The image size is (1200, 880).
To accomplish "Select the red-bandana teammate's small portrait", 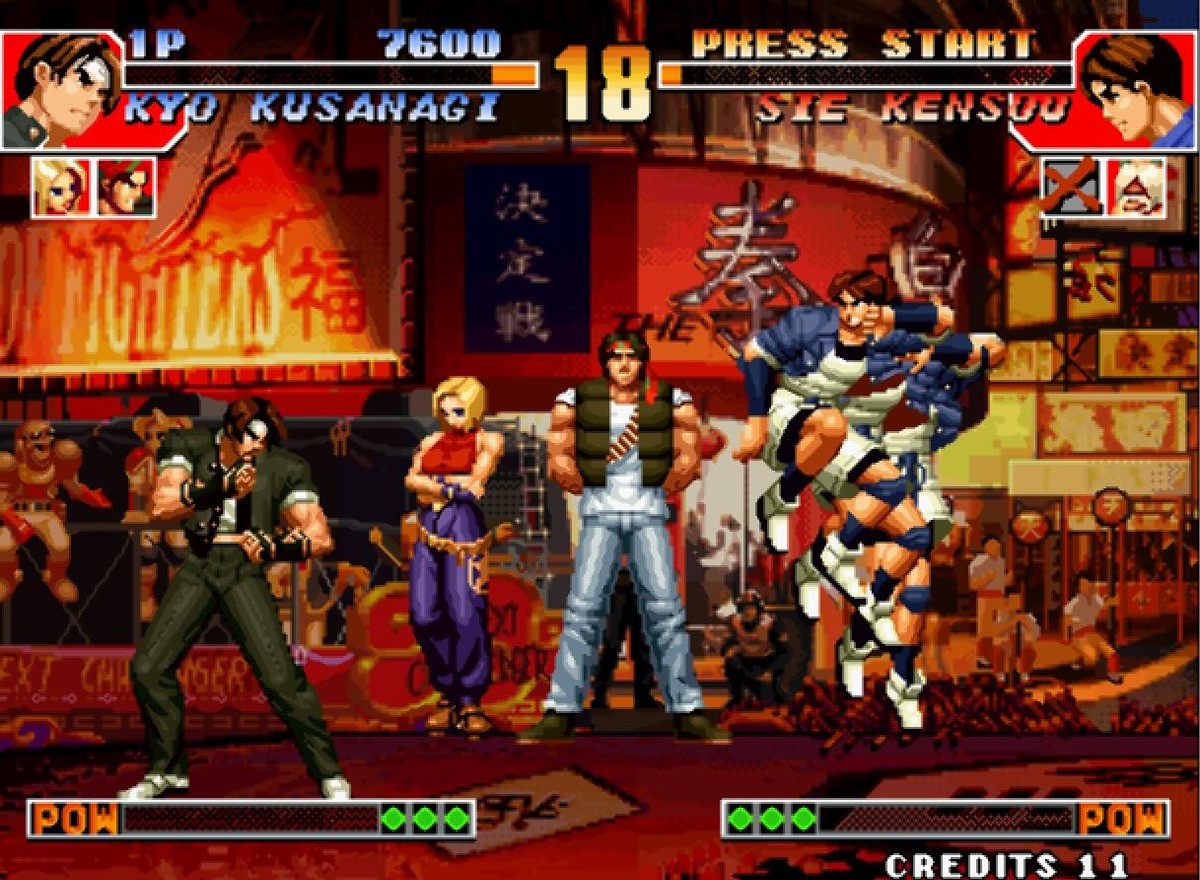I will 125,187.
